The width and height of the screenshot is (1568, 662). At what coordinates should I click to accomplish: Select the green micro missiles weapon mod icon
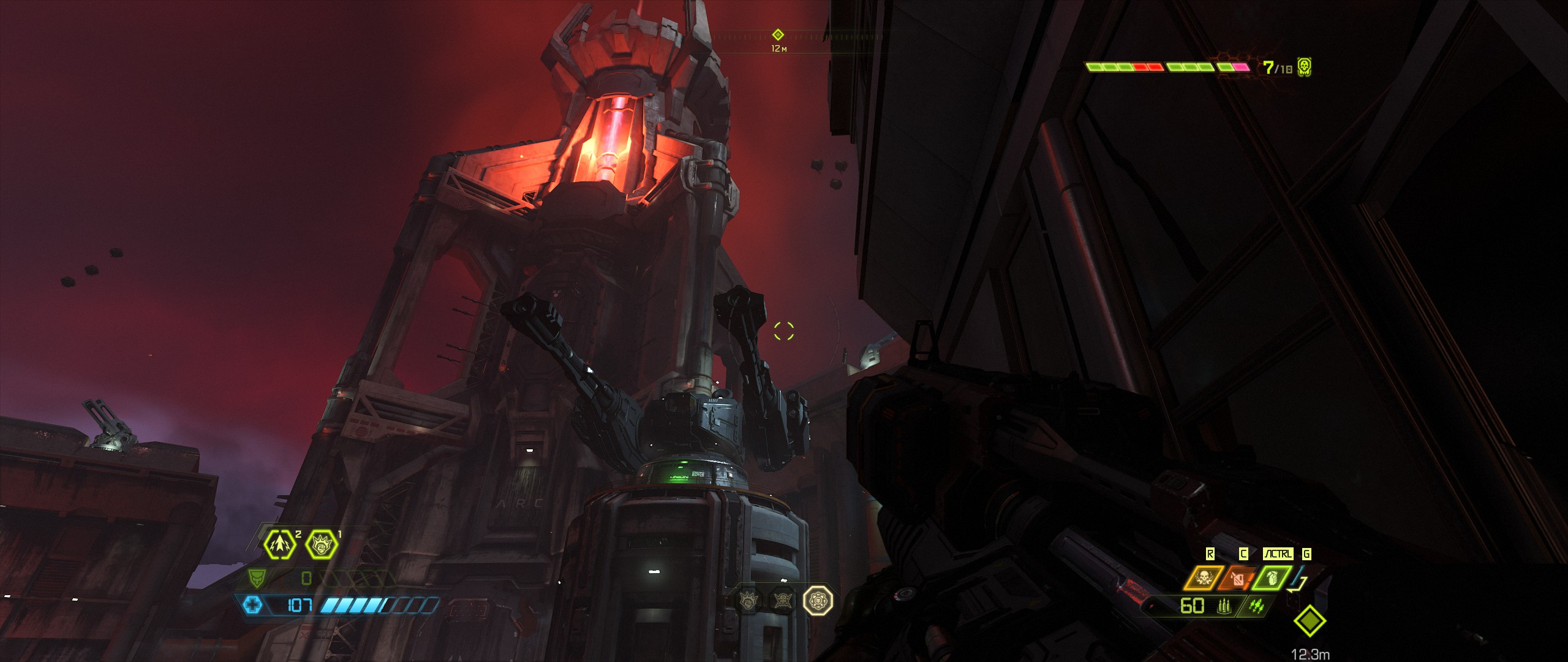click(1256, 606)
